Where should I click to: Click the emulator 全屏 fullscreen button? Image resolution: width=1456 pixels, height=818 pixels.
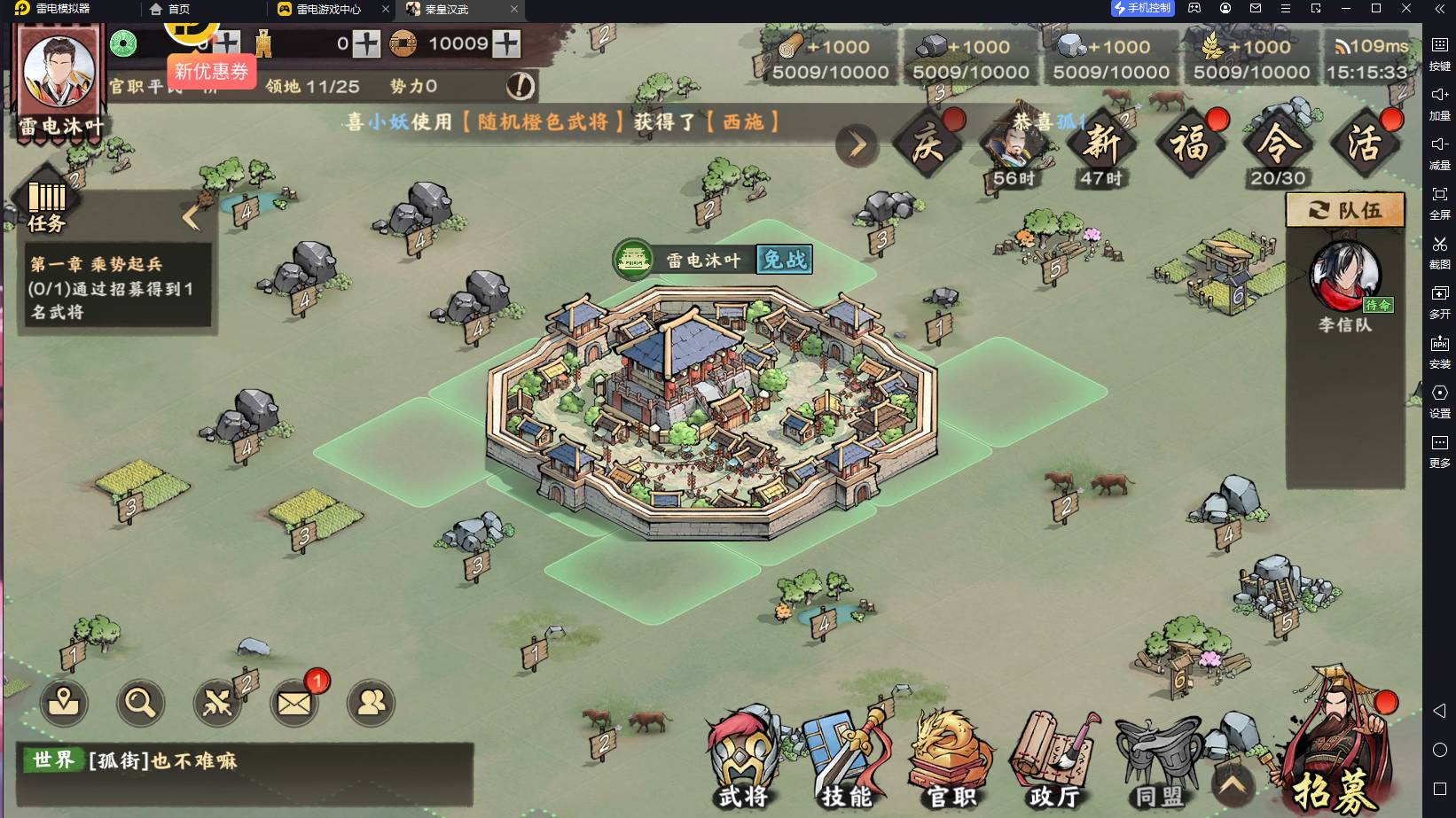click(1439, 200)
